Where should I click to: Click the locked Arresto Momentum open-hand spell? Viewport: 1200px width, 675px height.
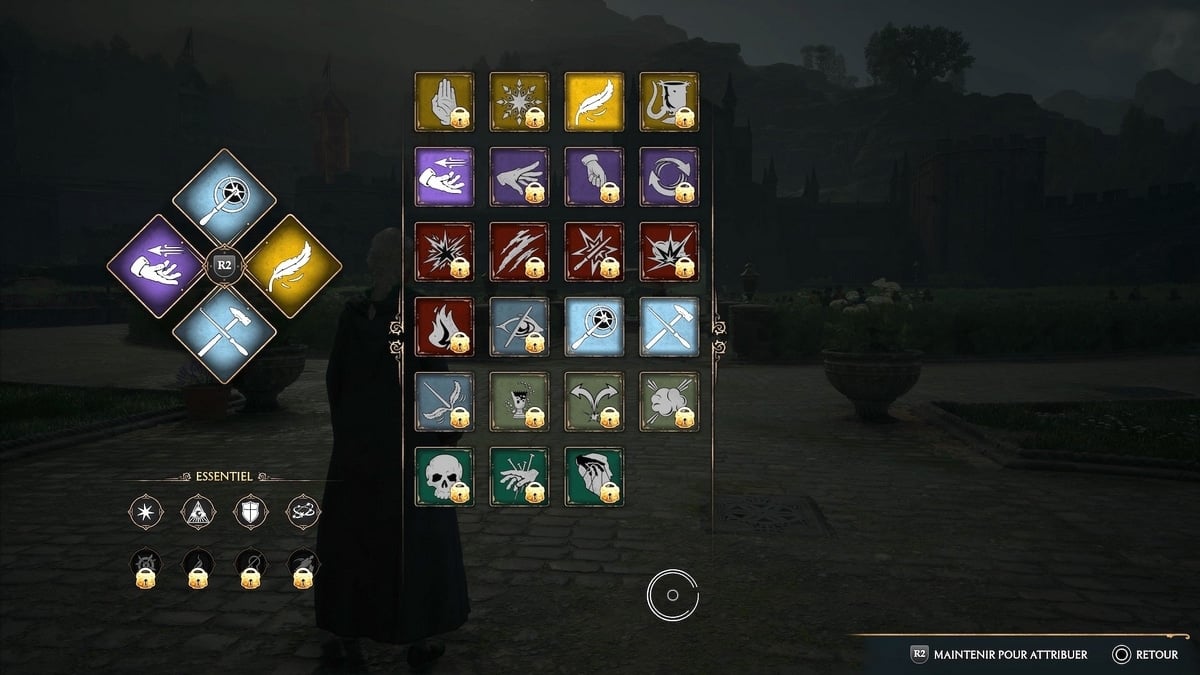[x=443, y=101]
